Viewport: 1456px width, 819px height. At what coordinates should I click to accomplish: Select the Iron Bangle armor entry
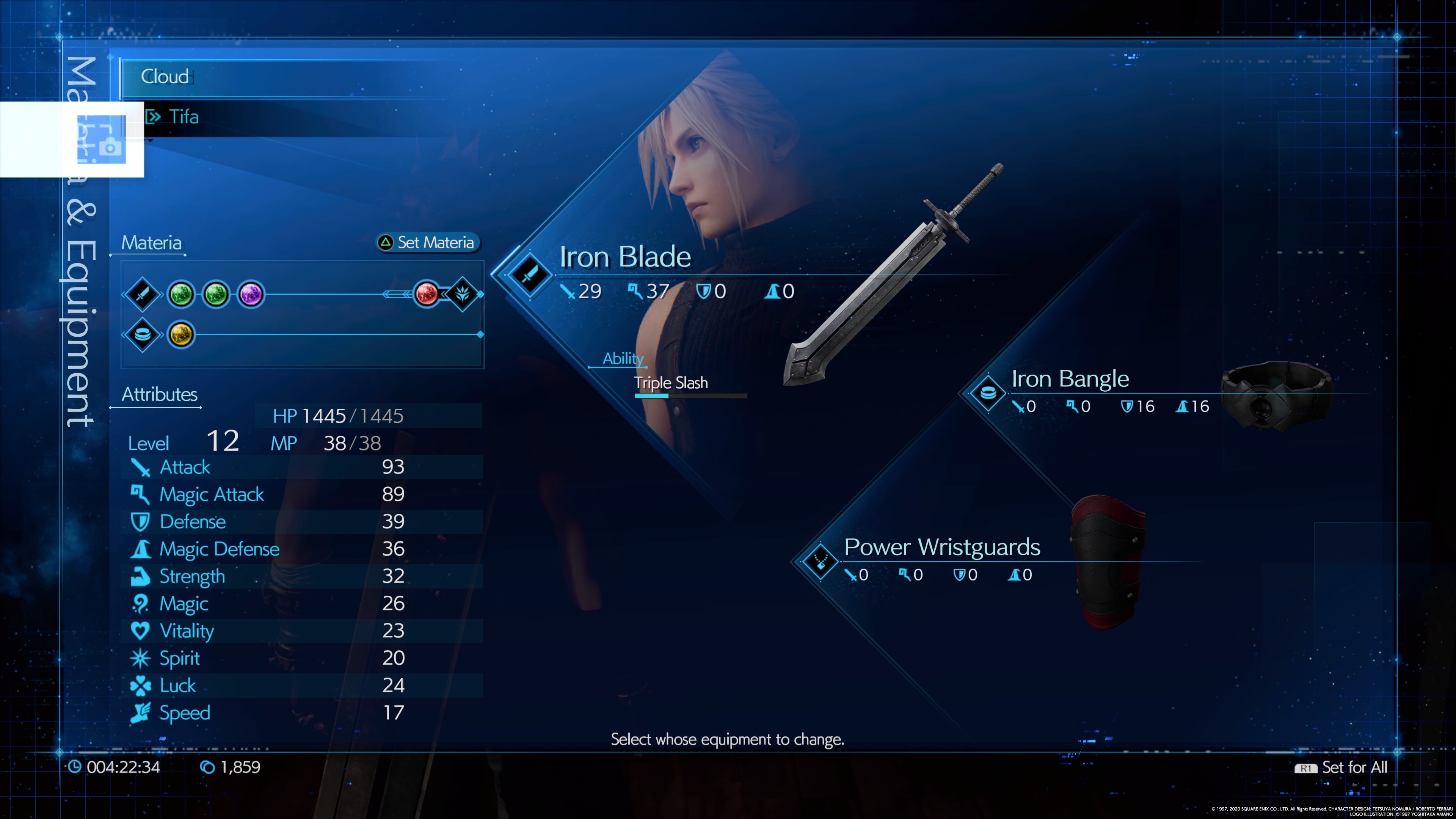click(x=1069, y=379)
